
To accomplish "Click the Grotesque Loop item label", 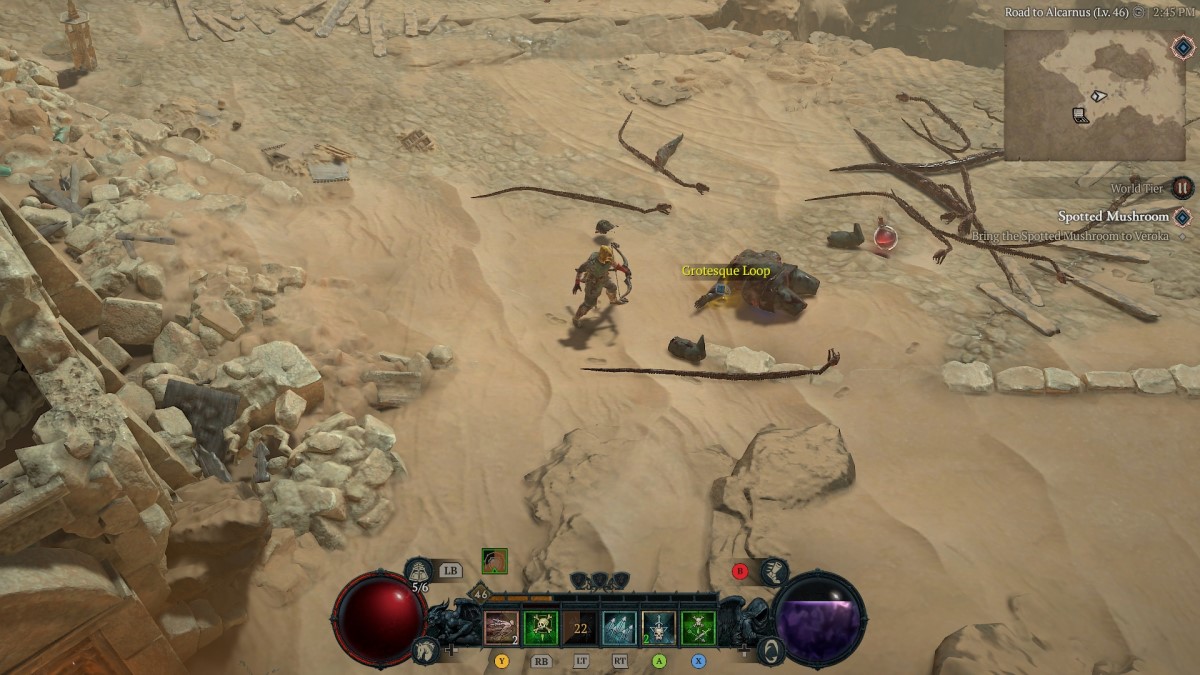I will (x=726, y=271).
